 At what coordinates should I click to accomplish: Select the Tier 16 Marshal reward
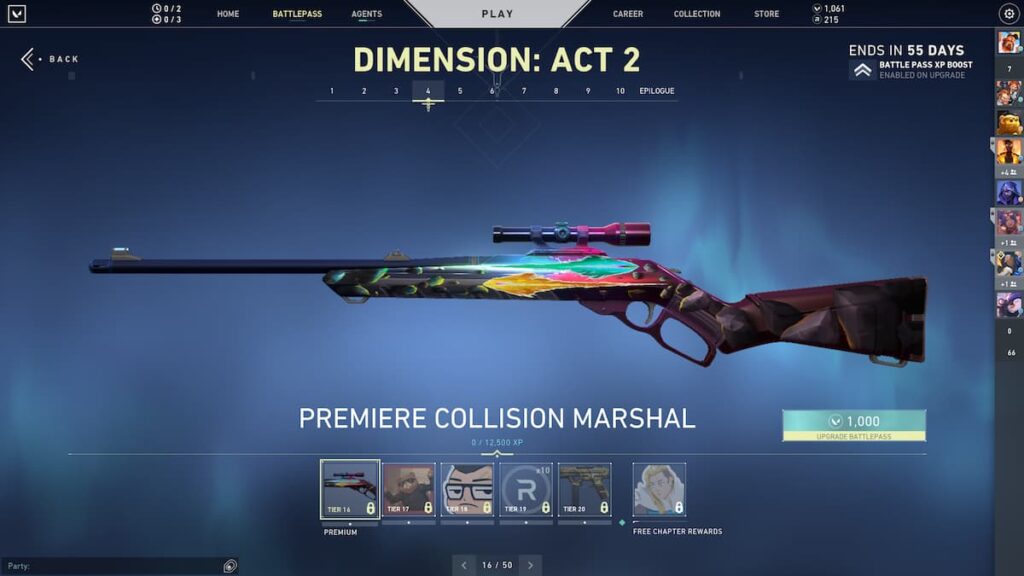coord(350,489)
